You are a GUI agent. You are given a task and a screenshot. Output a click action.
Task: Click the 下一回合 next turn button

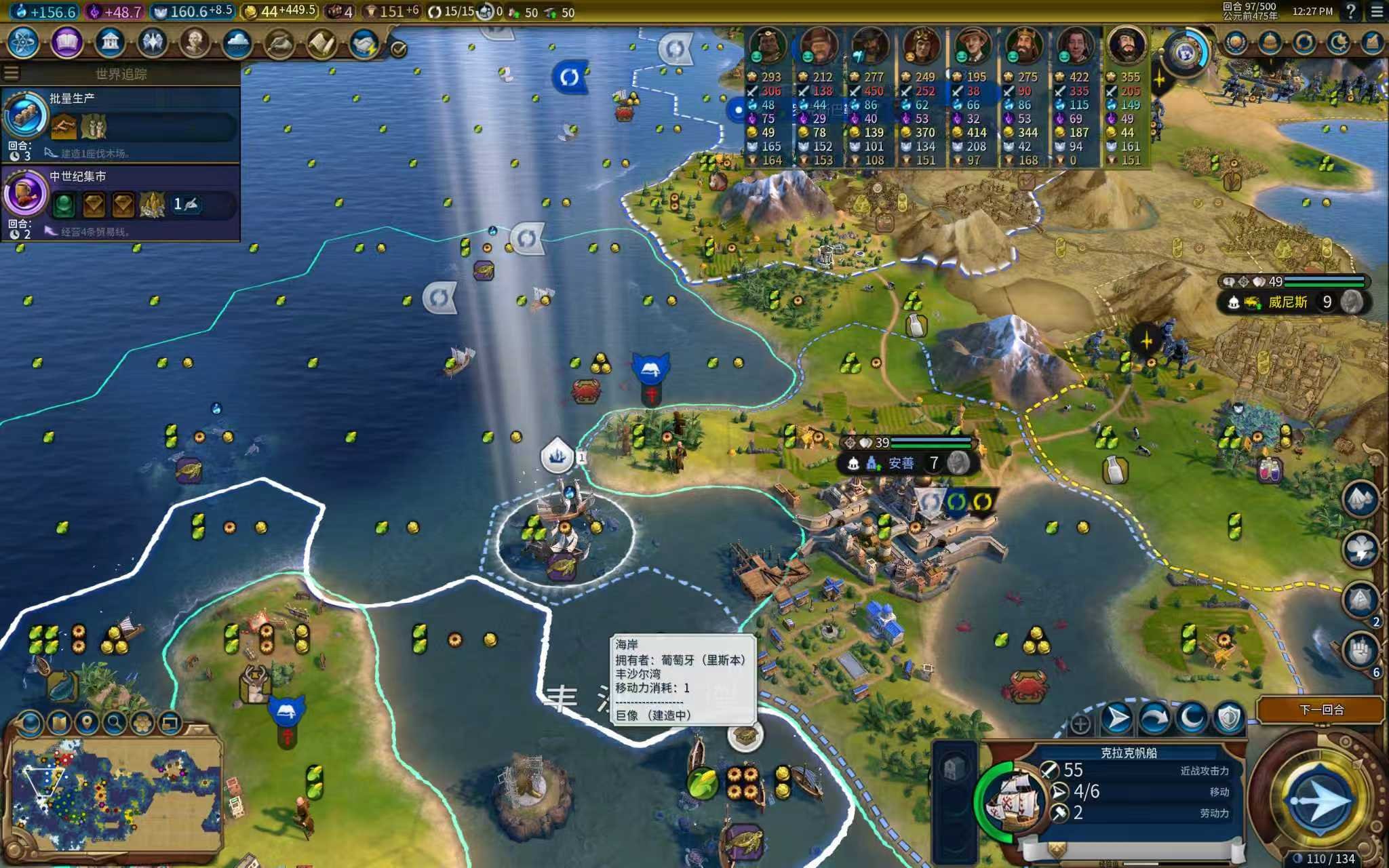click(x=1320, y=709)
